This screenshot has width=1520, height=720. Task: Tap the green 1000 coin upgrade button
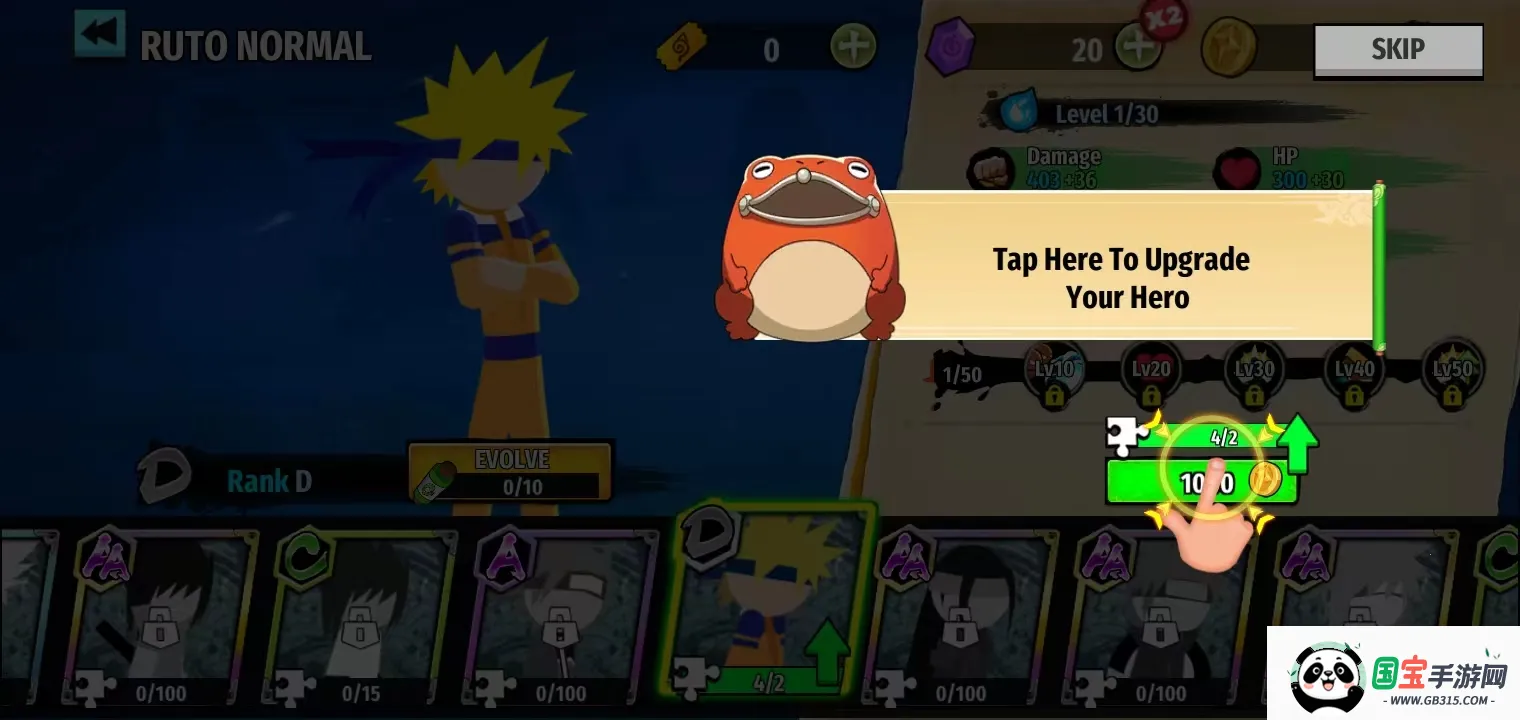pyautogui.click(x=1201, y=481)
